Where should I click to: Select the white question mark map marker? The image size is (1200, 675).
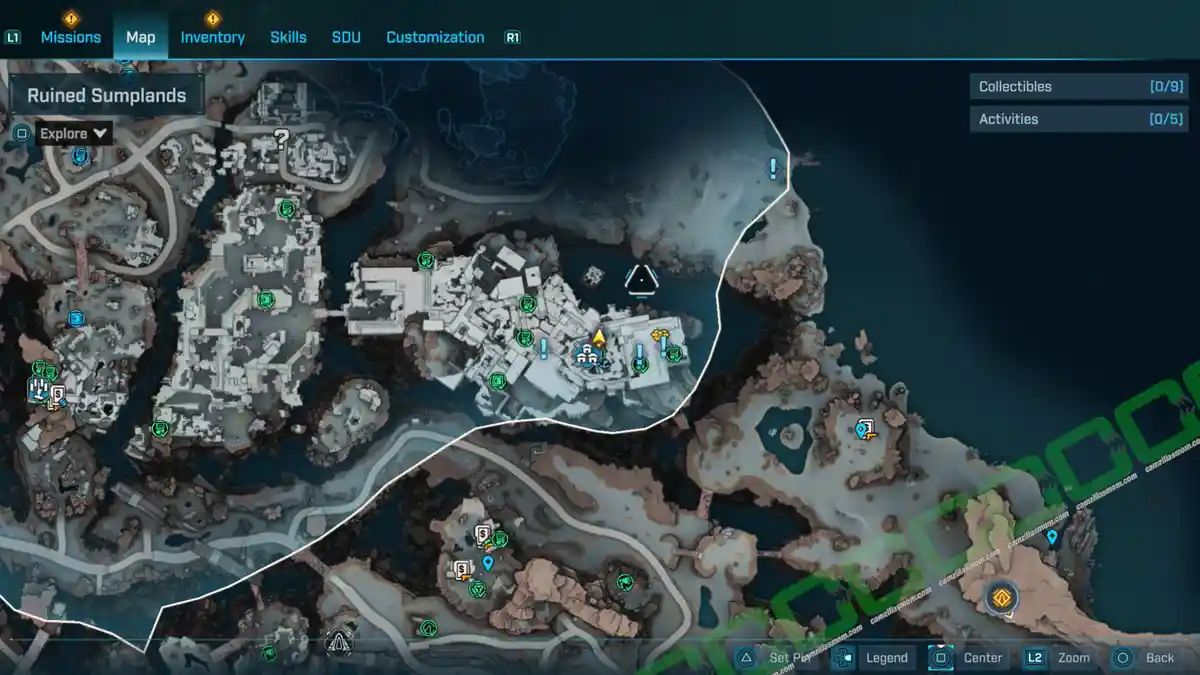[281, 139]
